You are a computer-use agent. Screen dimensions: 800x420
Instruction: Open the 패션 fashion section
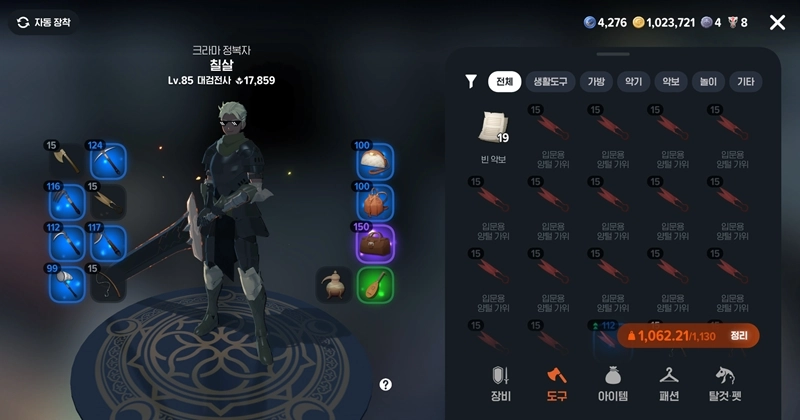click(669, 382)
